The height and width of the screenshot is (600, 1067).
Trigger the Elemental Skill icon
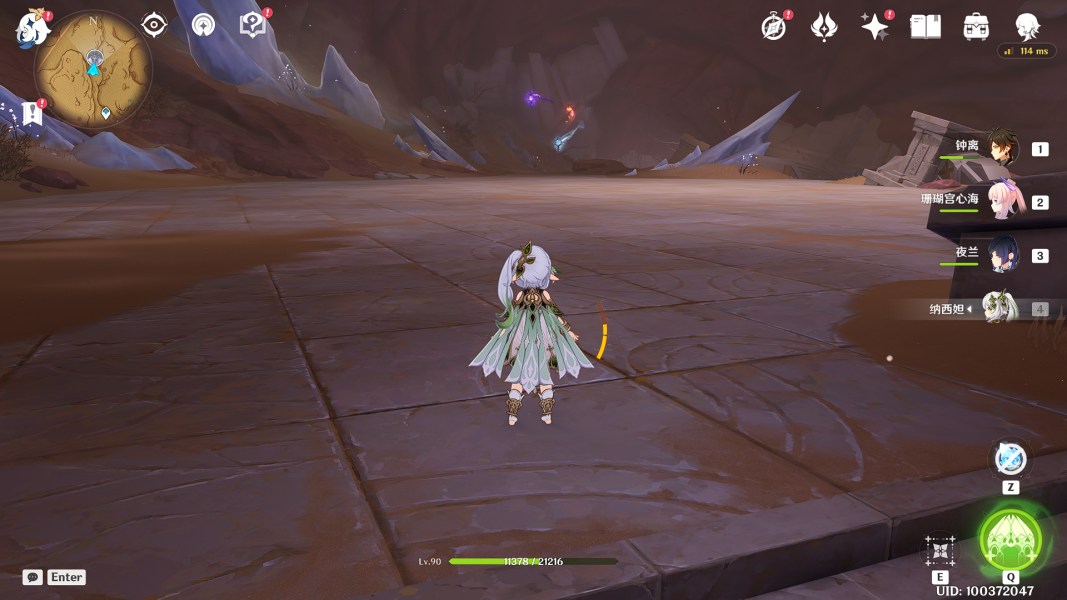pyautogui.click(x=940, y=550)
